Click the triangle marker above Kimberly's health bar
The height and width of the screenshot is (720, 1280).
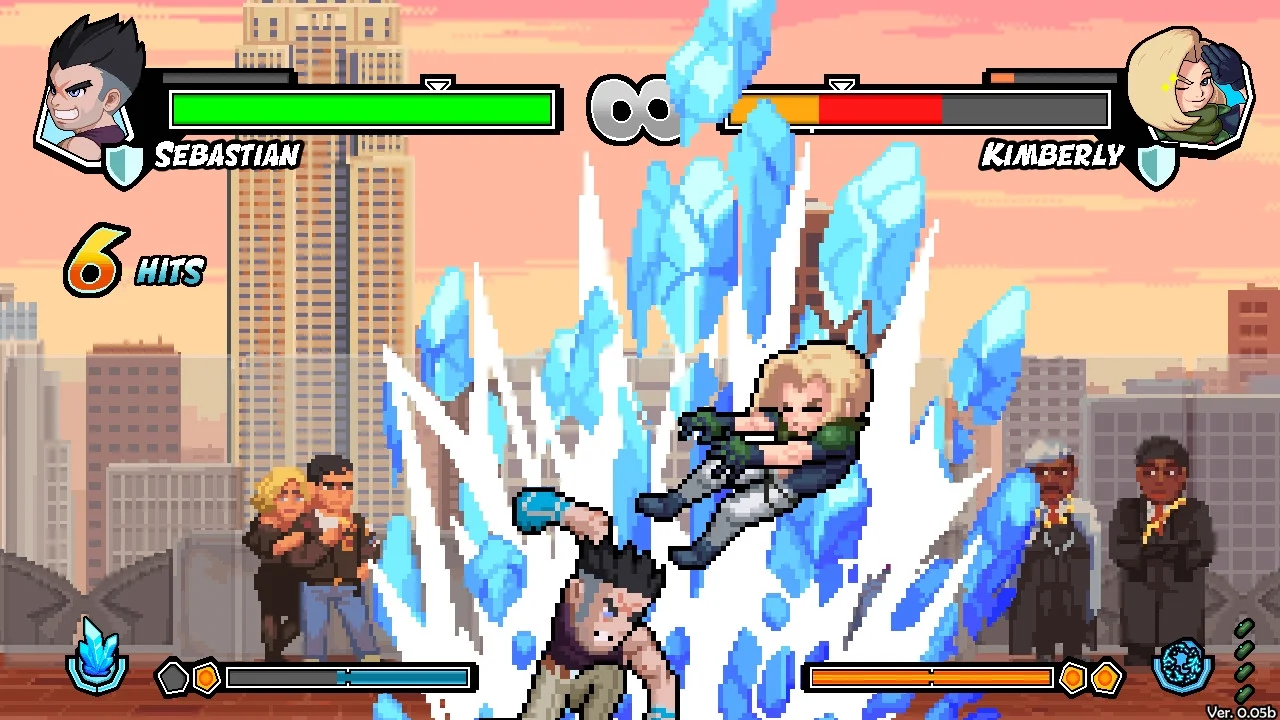tap(840, 85)
